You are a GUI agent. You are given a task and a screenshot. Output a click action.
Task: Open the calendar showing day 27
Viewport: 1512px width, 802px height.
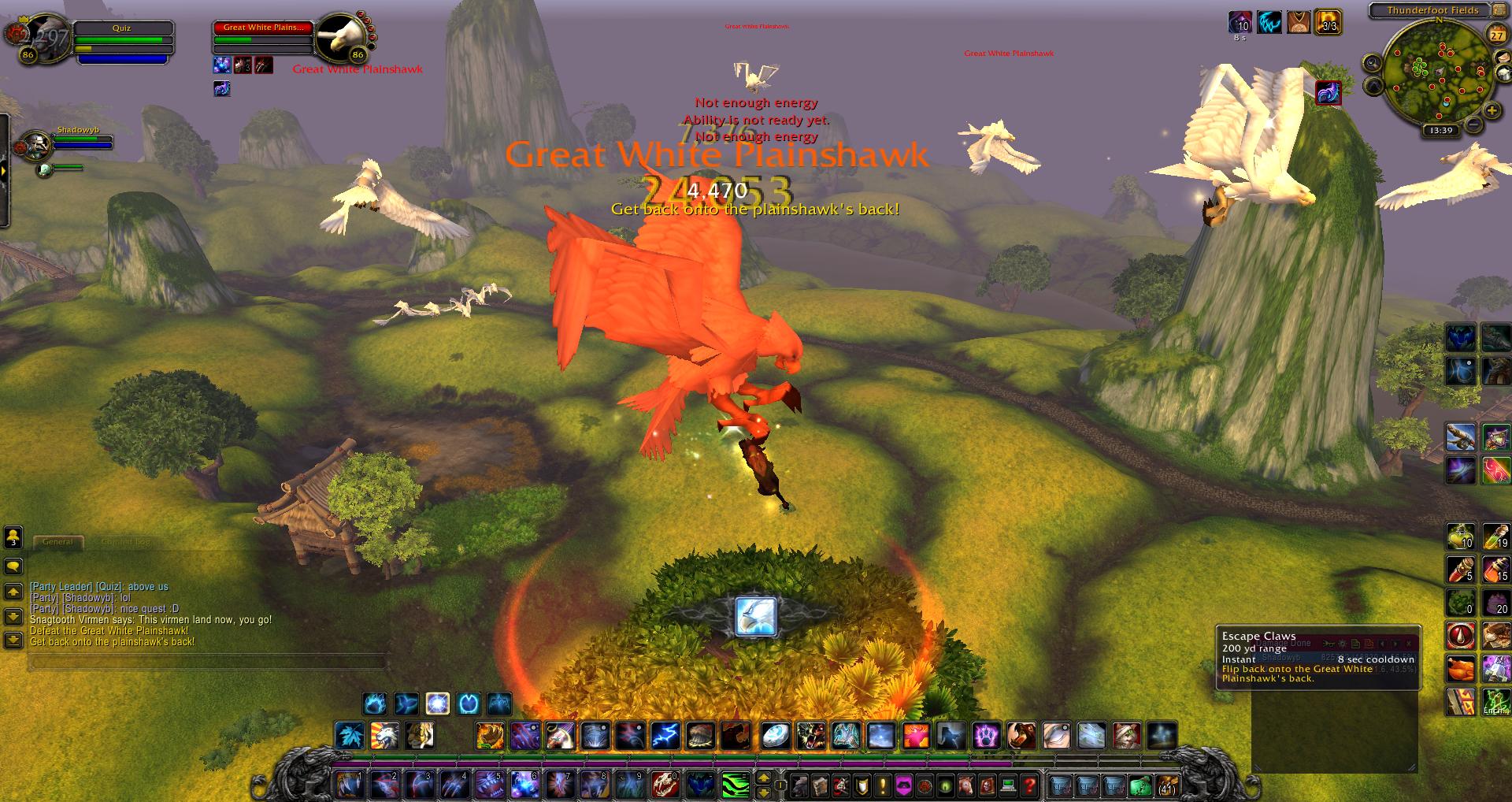tap(1495, 35)
